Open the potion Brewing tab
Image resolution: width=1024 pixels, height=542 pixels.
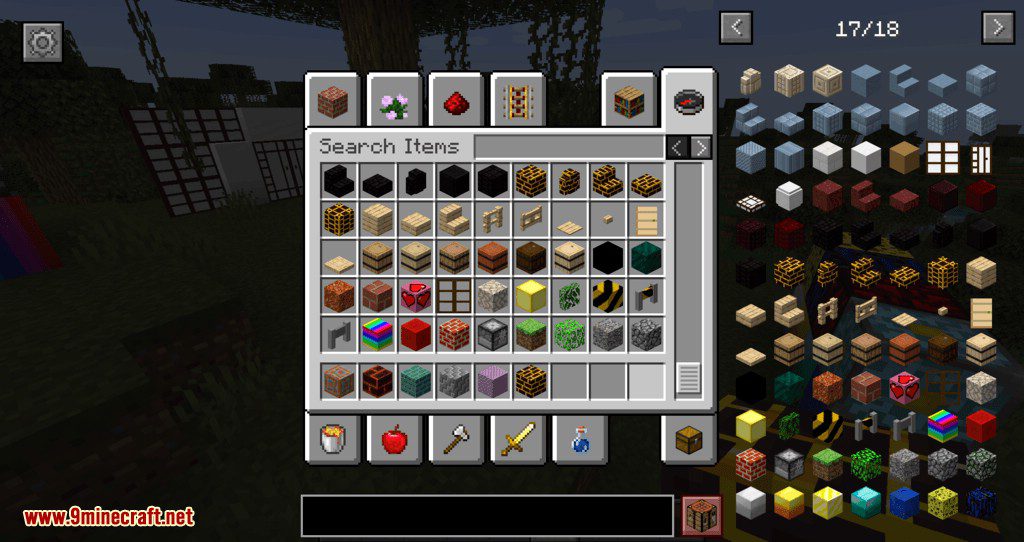[x=579, y=438]
